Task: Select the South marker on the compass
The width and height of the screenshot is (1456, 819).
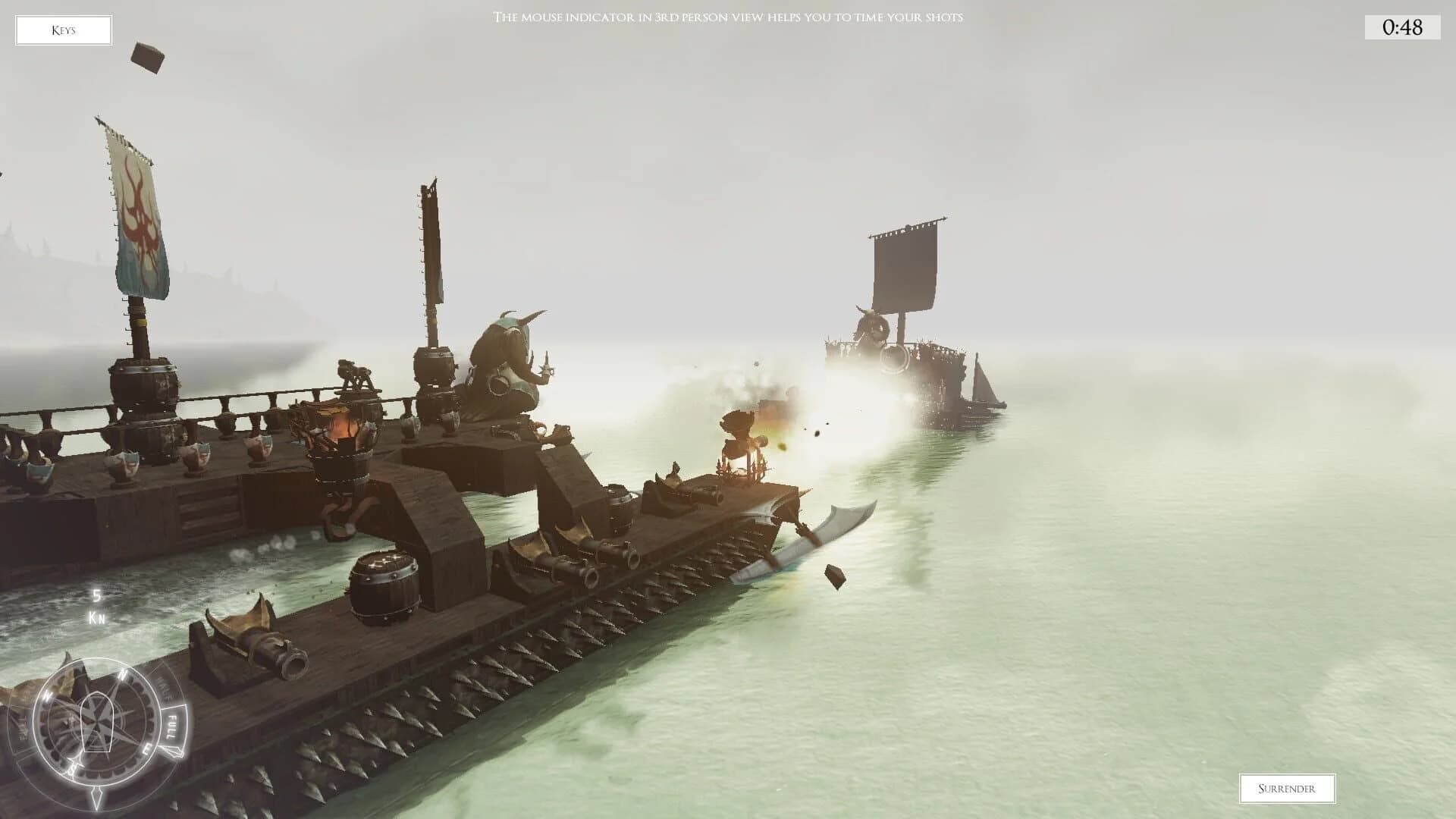Action: coord(73,769)
